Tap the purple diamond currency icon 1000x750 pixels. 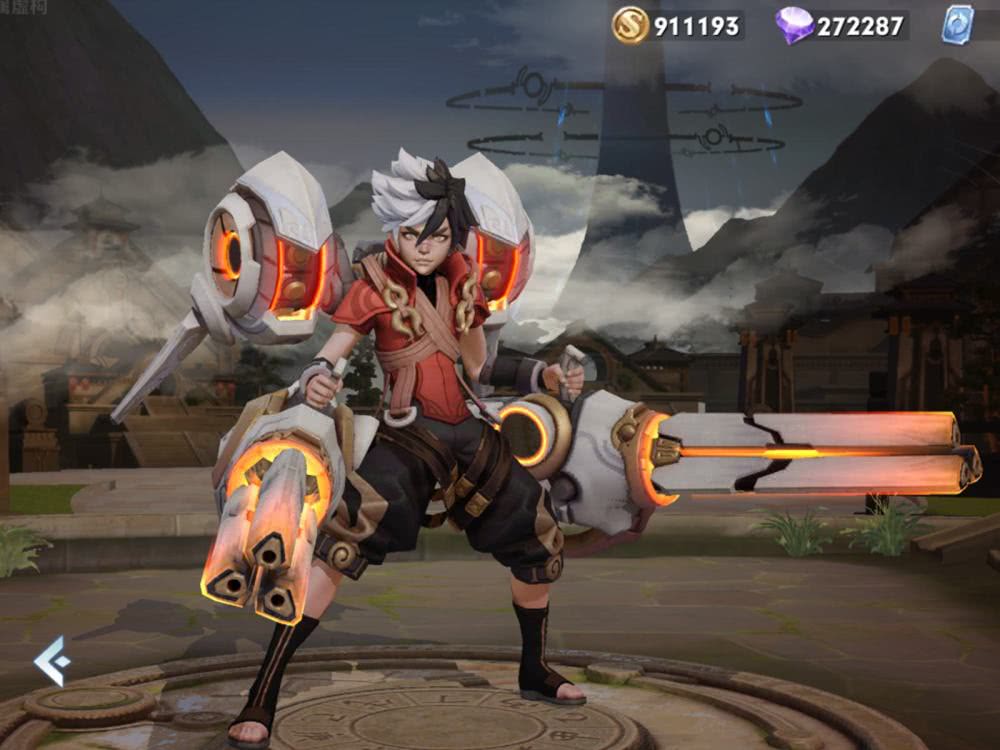[x=794, y=25]
